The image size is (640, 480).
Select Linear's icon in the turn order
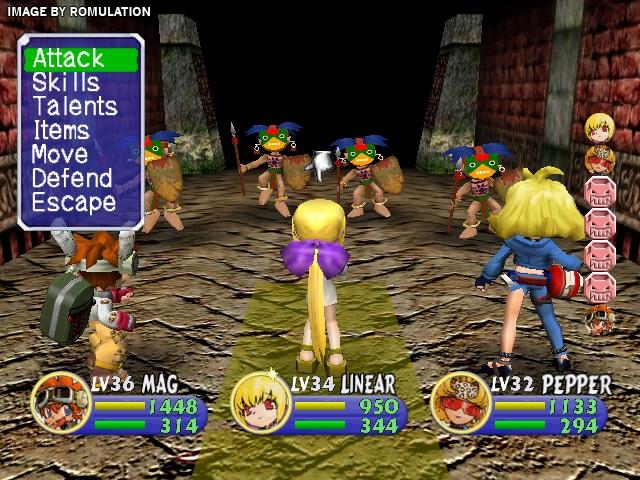pos(600,127)
